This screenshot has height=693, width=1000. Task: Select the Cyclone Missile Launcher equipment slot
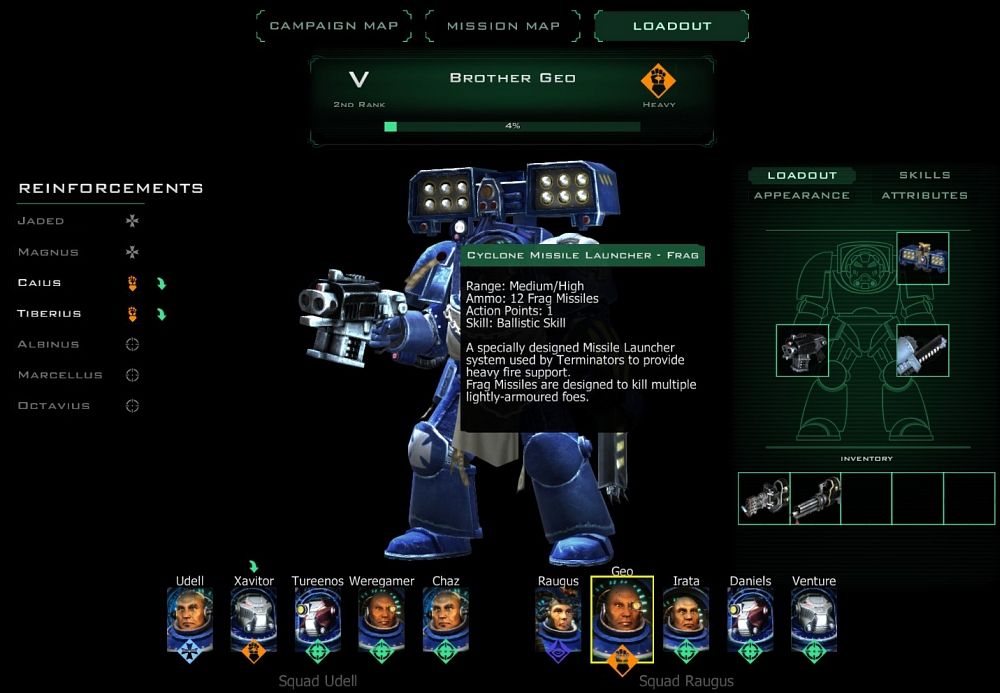point(922,258)
